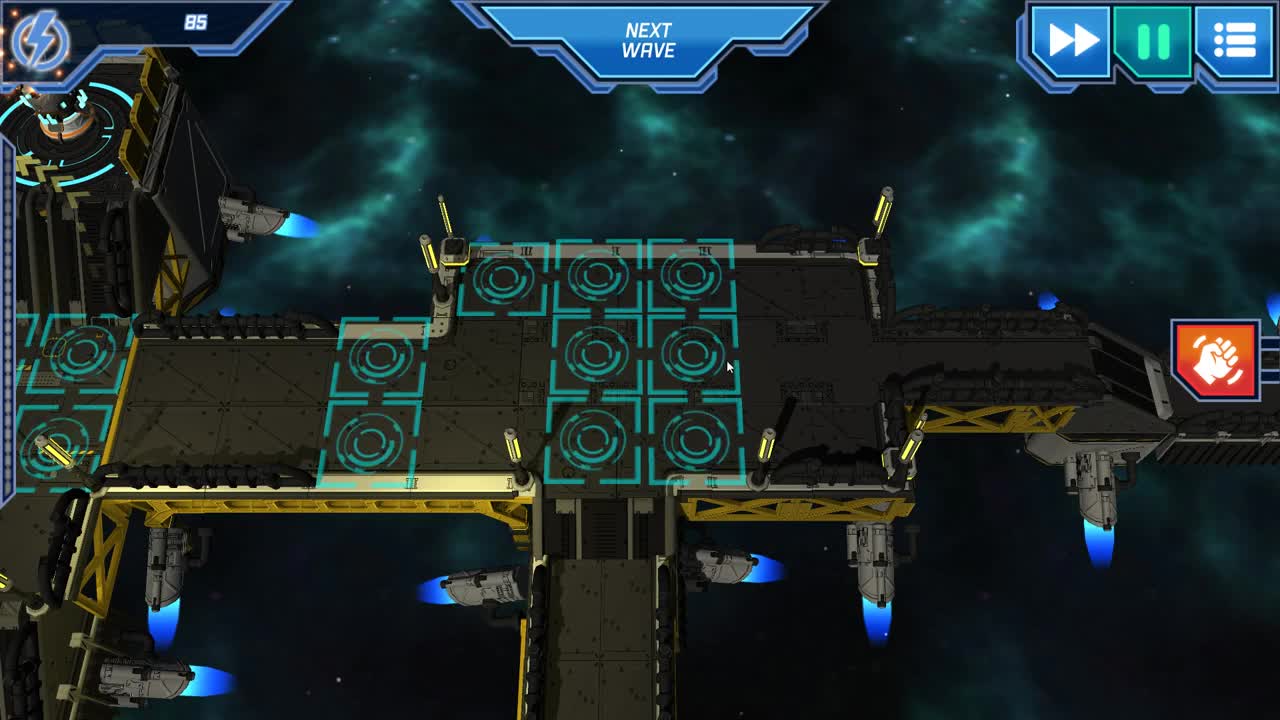This screenshot has width=1280, height=720.
Task: Click the right socket in the middle row
Action: pos(694,354)
